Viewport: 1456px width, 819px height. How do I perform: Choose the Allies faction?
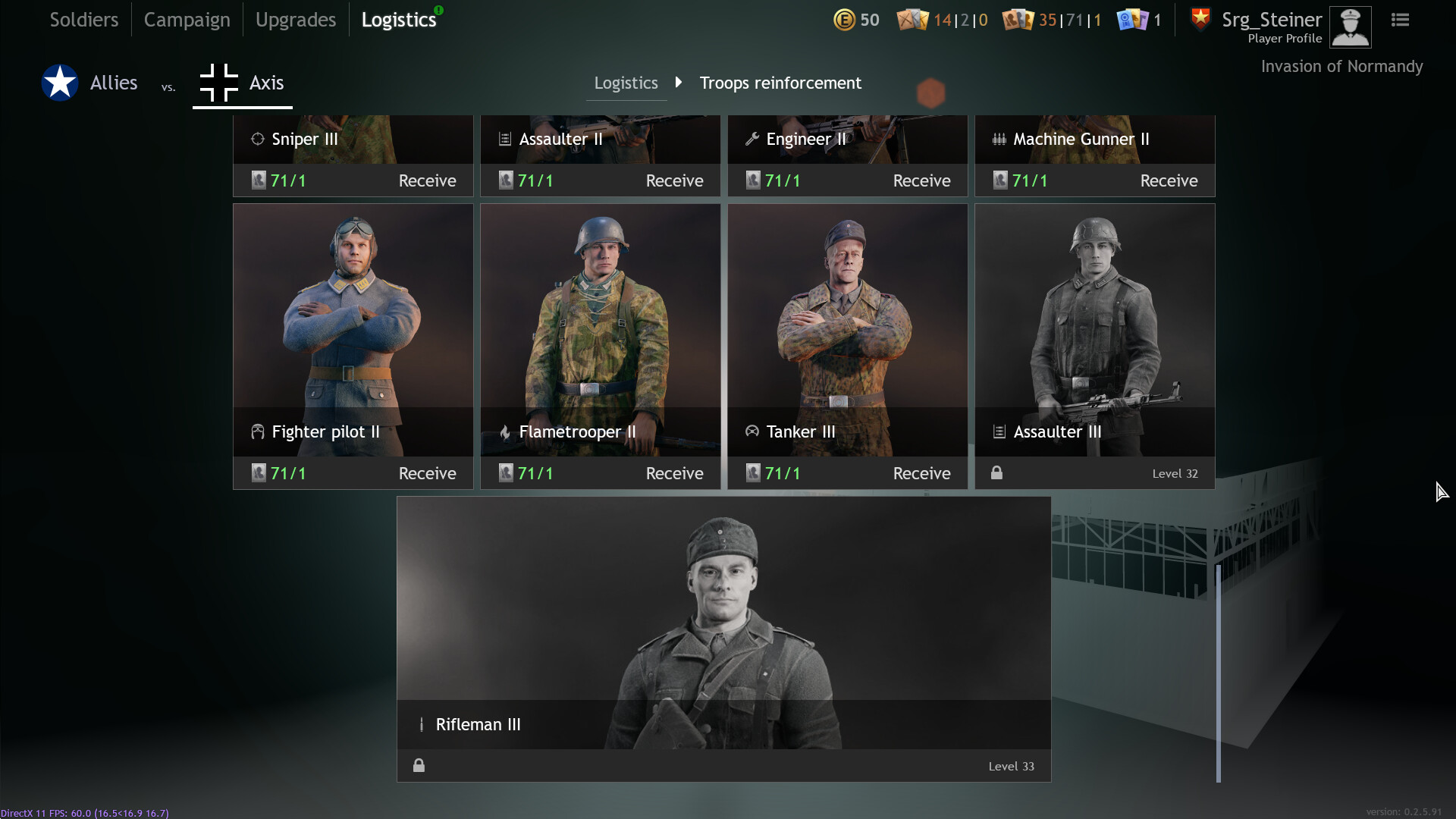(x=90, y=83)
